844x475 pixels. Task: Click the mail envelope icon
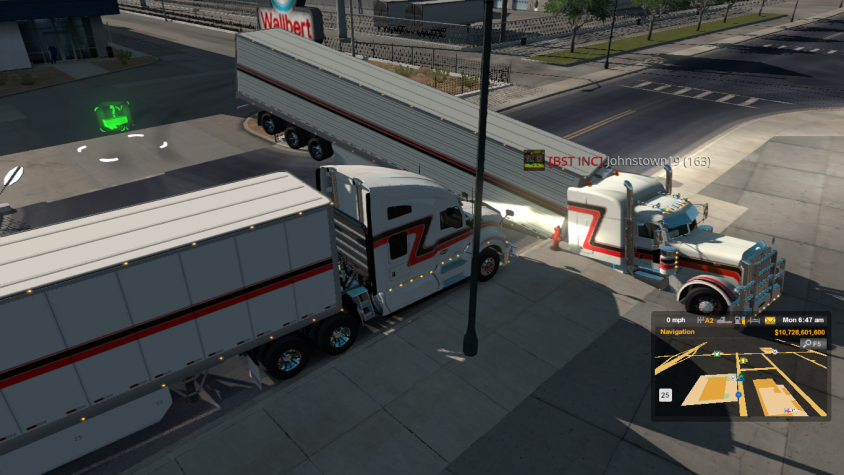coord(770,320)
